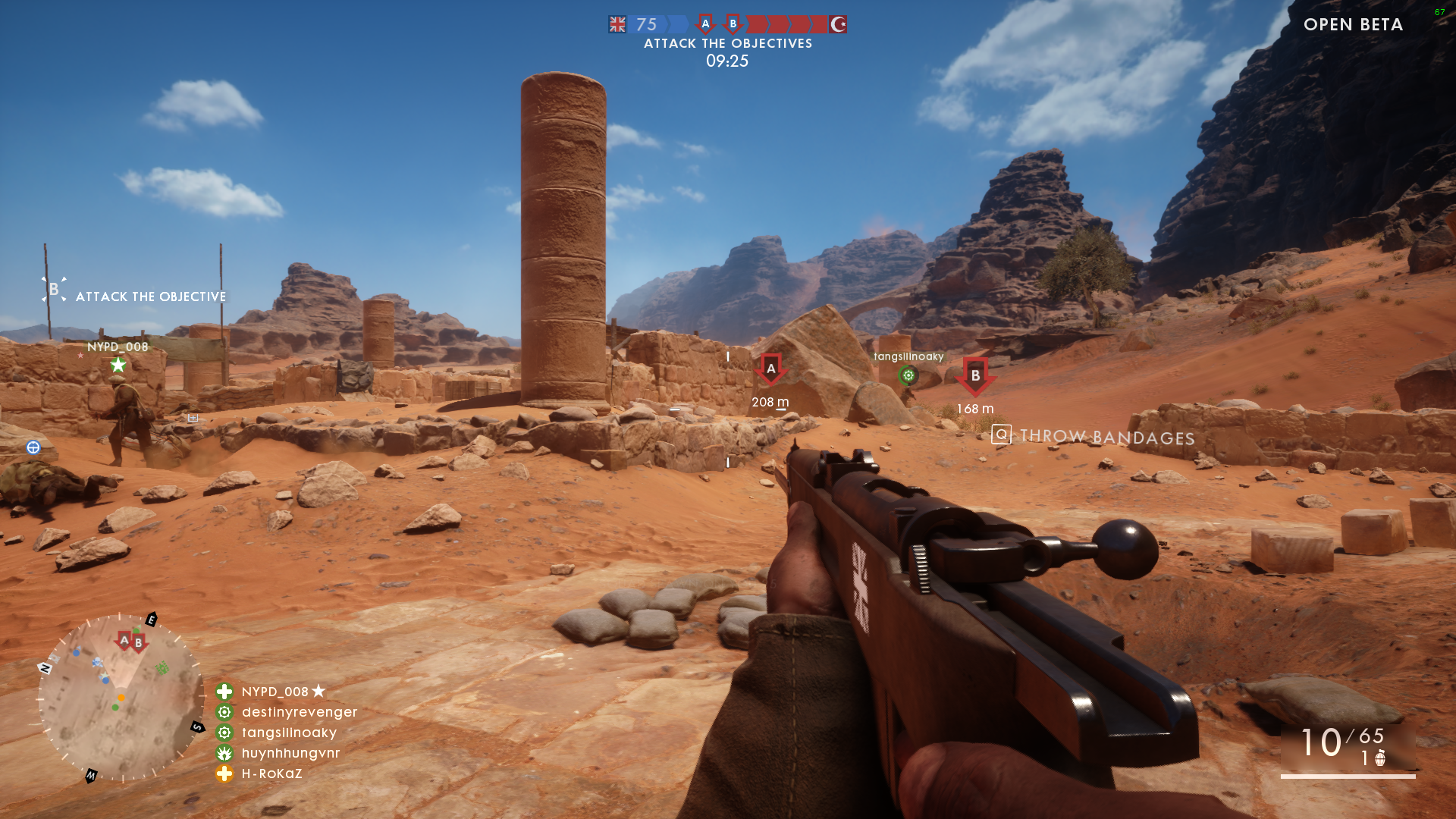This screenshot has width=1456, height=819.
Task: Click the grenade icon by ammo counter
Action: point(1380,758)
